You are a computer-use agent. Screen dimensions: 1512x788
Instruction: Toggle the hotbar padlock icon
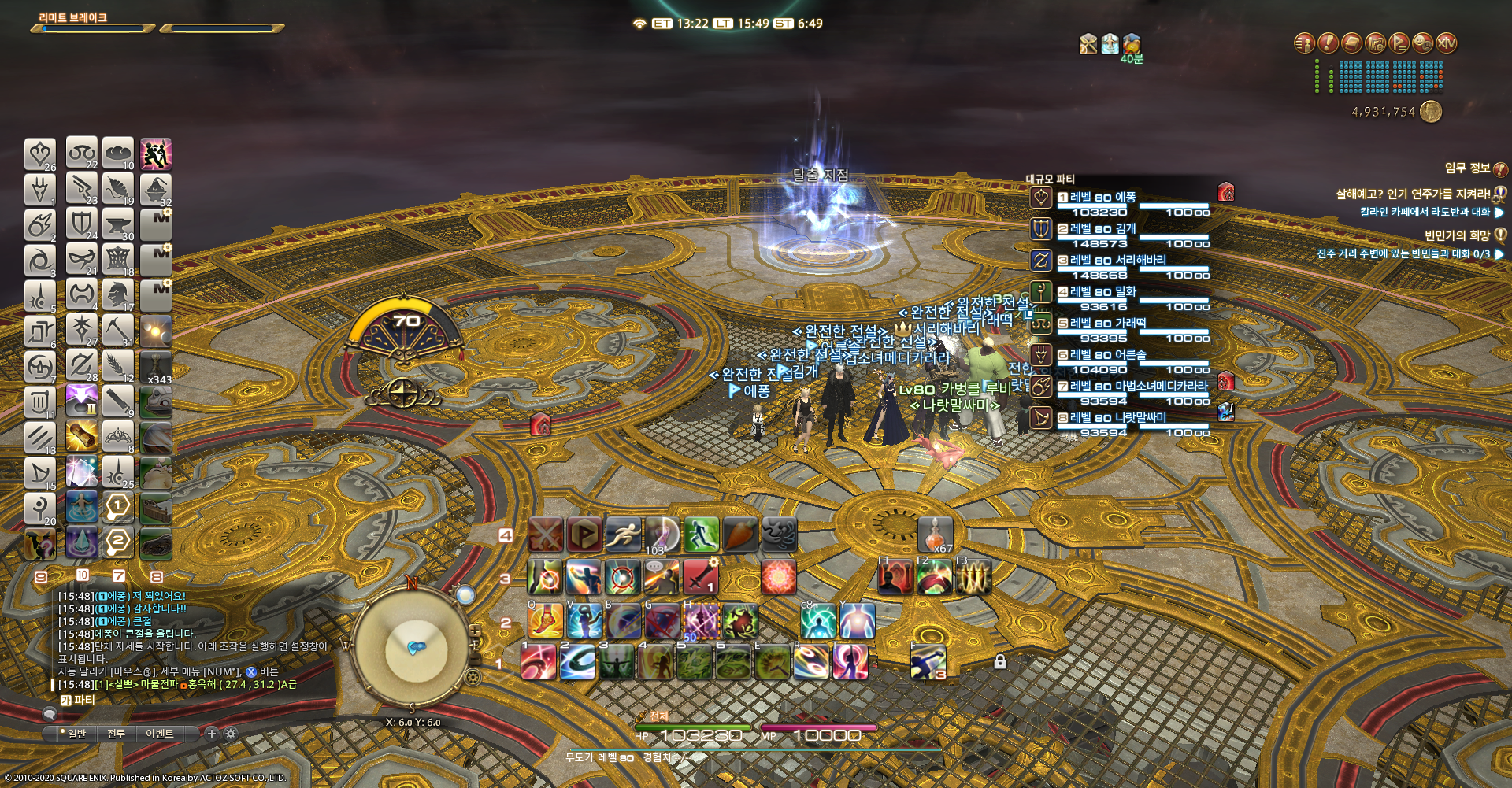[x=1000, y=661]
